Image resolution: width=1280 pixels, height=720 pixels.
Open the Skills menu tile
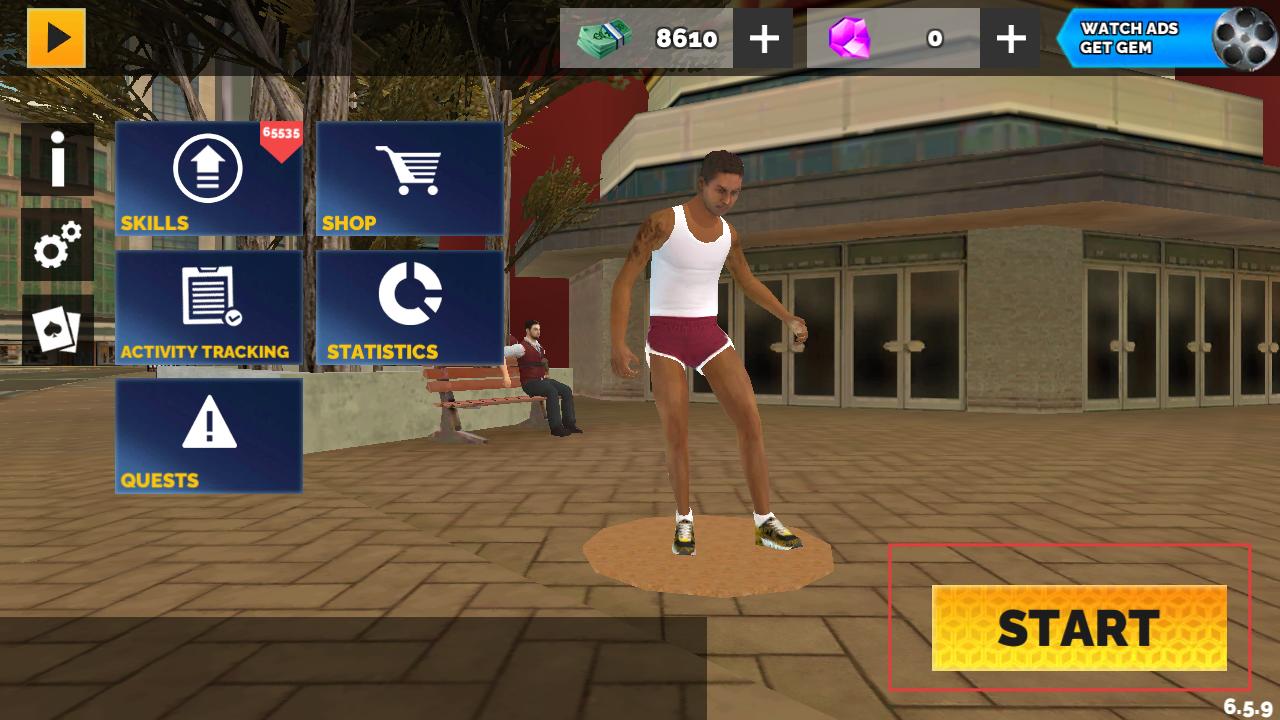209,179
